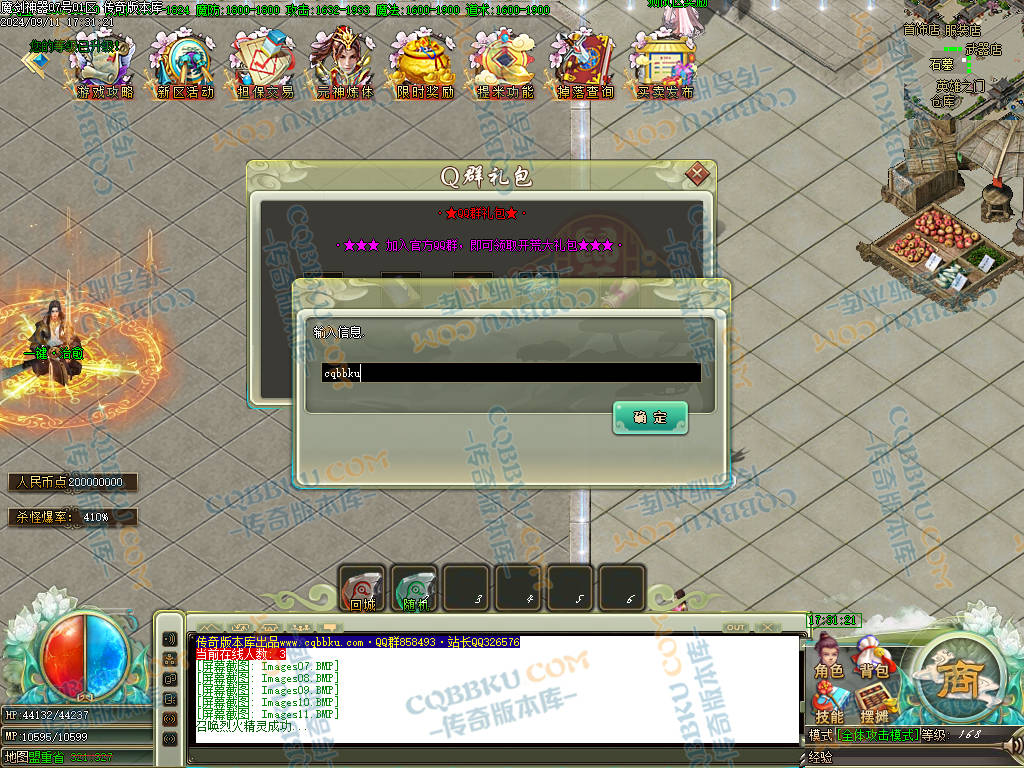Use the 随机 random teleport hotbar slot
This screenshot has height=768, width=1024.
click(x=414, y=588)
